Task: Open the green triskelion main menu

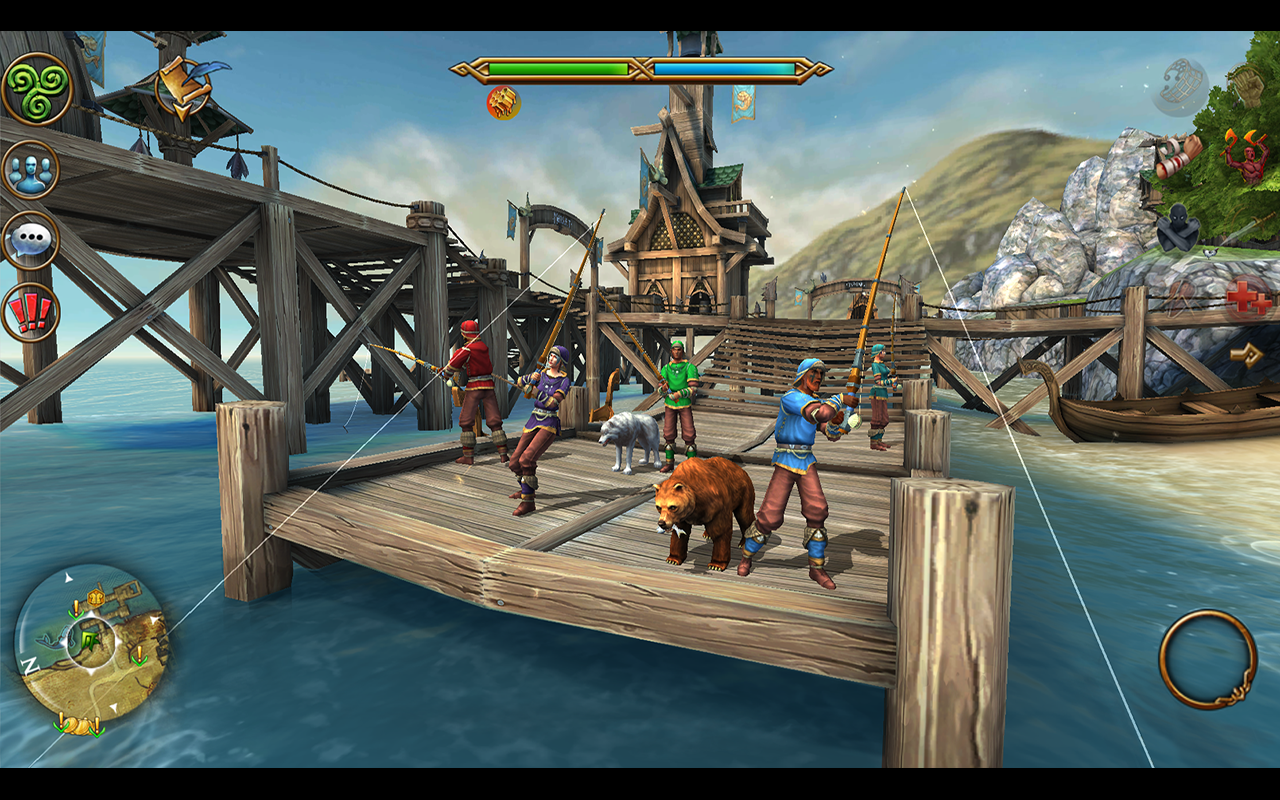Action: pyautogui.click(x=37, y=89)
